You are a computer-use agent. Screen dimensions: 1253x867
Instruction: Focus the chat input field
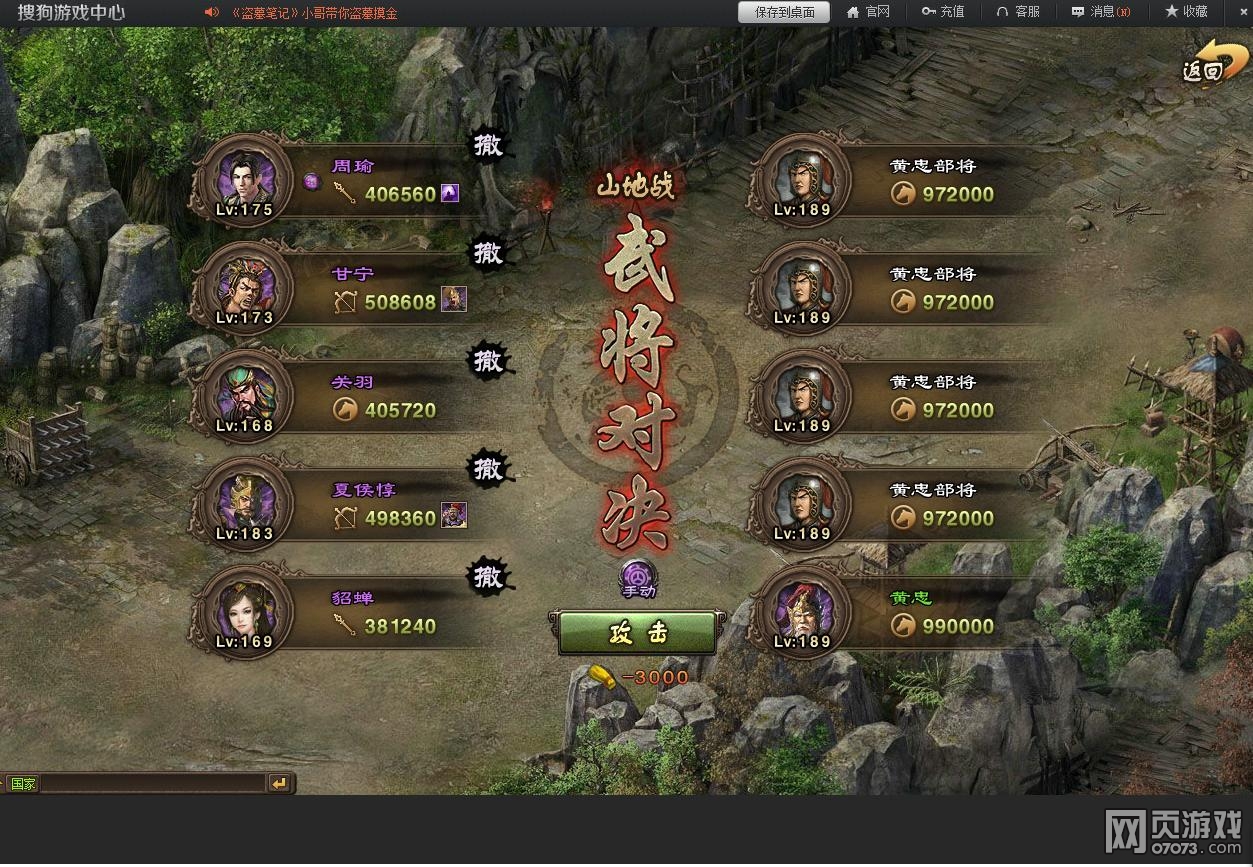(152, 784)
